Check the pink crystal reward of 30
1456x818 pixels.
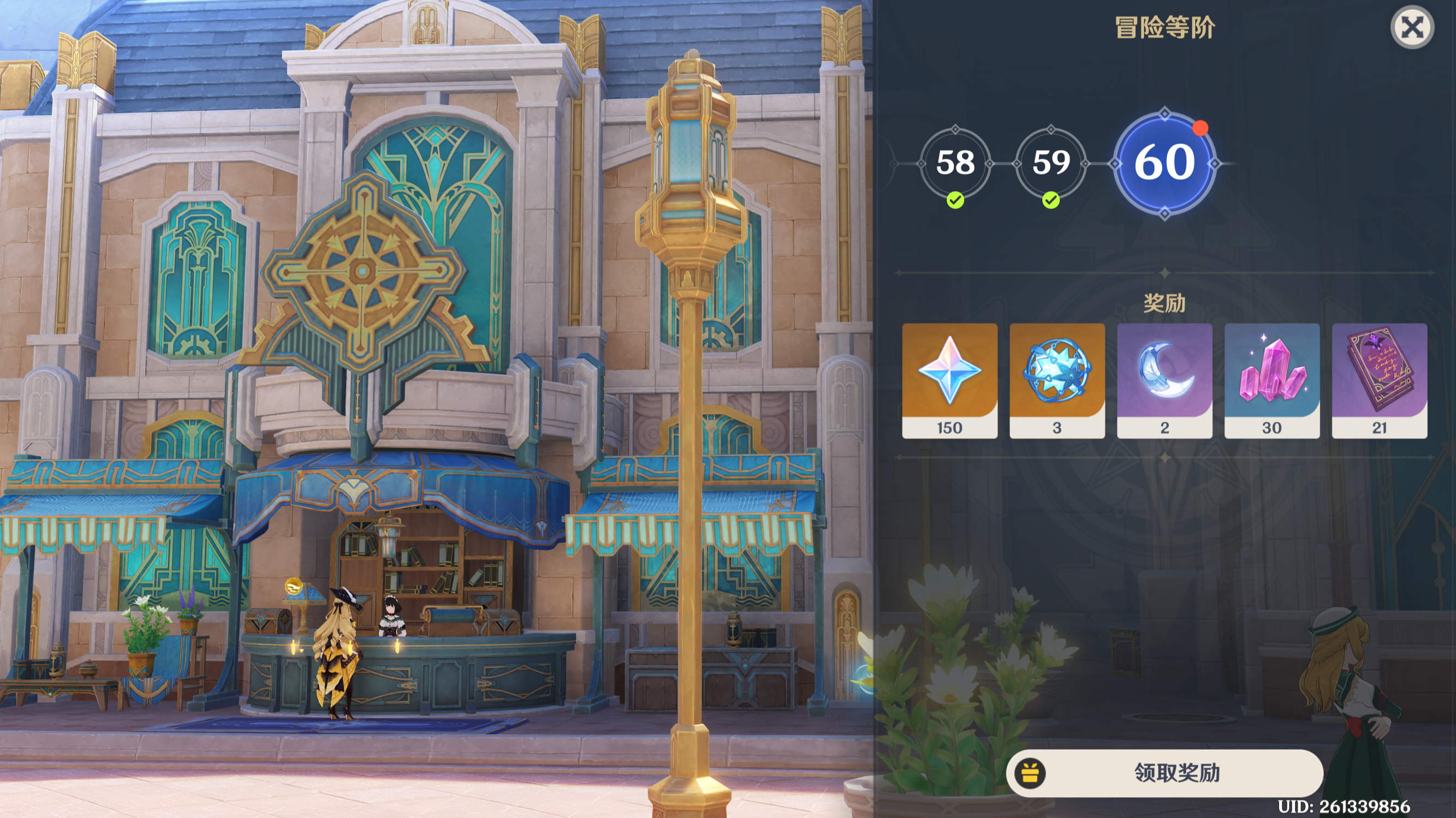pos(1271,380)
